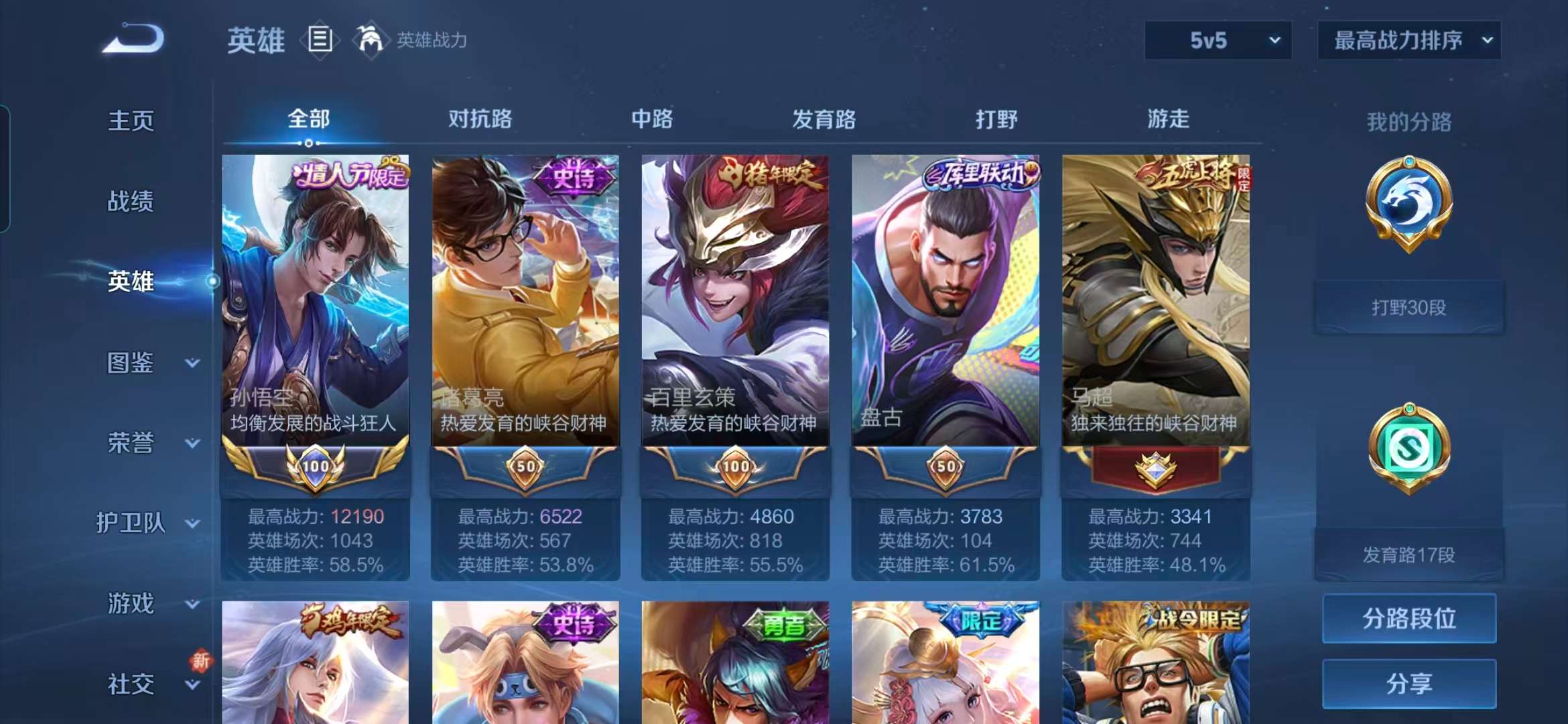Open the hero list view icon beside 英雄 title
Screen dimensions: 1568x724
coord(320,39)
